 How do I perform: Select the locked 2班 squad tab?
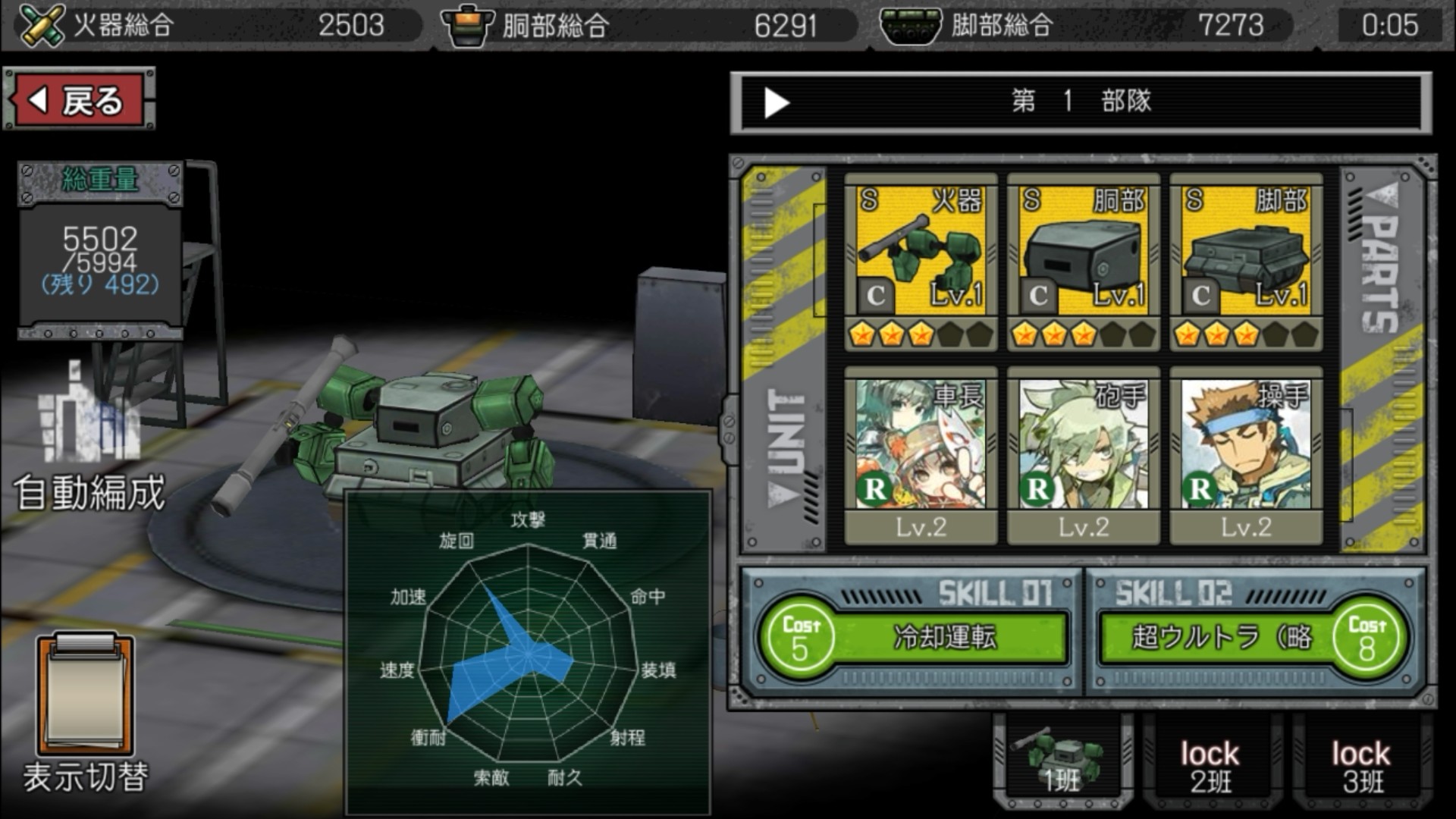coord(1210,766)
